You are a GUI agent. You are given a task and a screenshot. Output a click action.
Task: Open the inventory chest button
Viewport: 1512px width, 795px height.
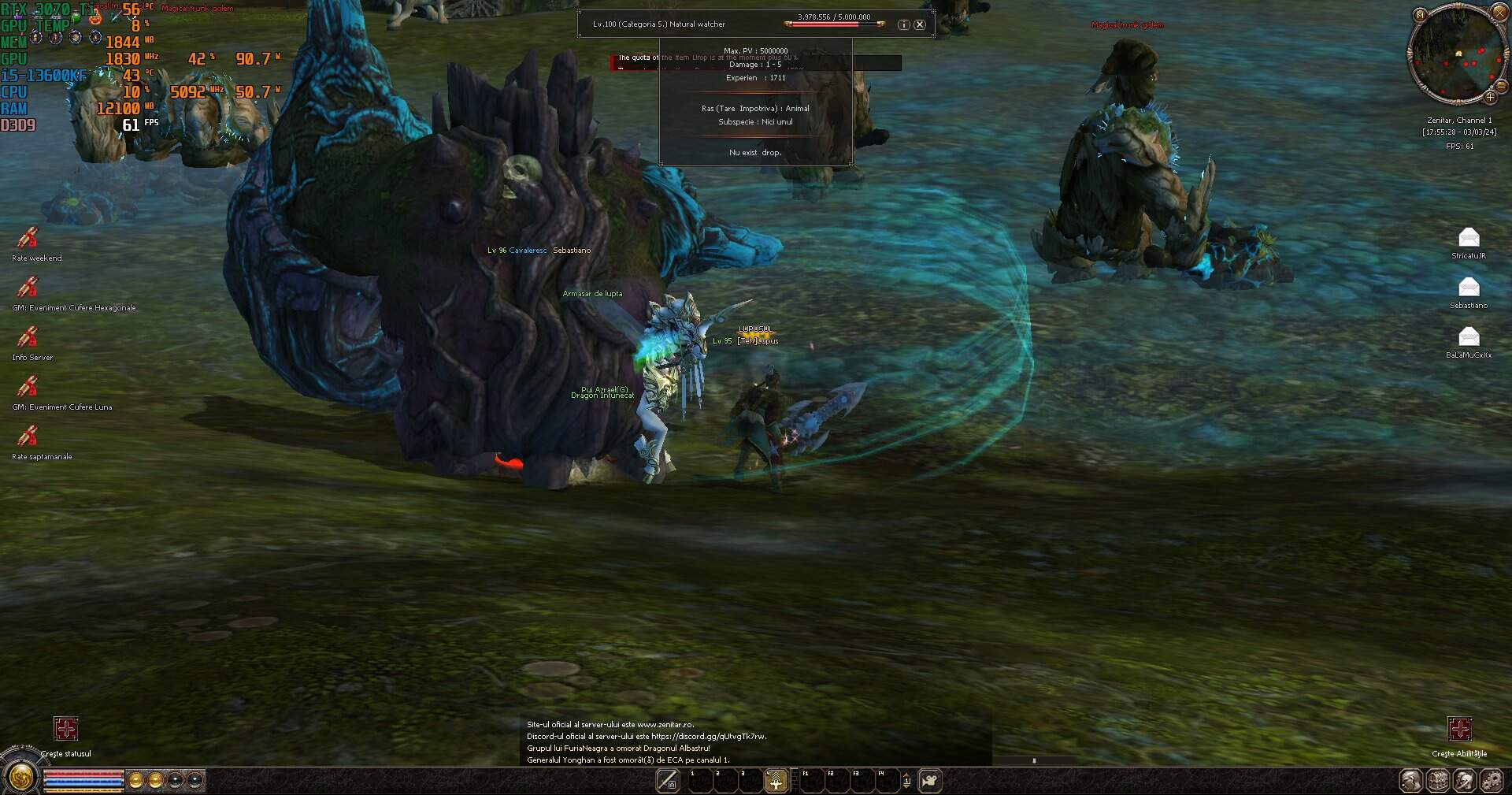[x=1438, y=781]
